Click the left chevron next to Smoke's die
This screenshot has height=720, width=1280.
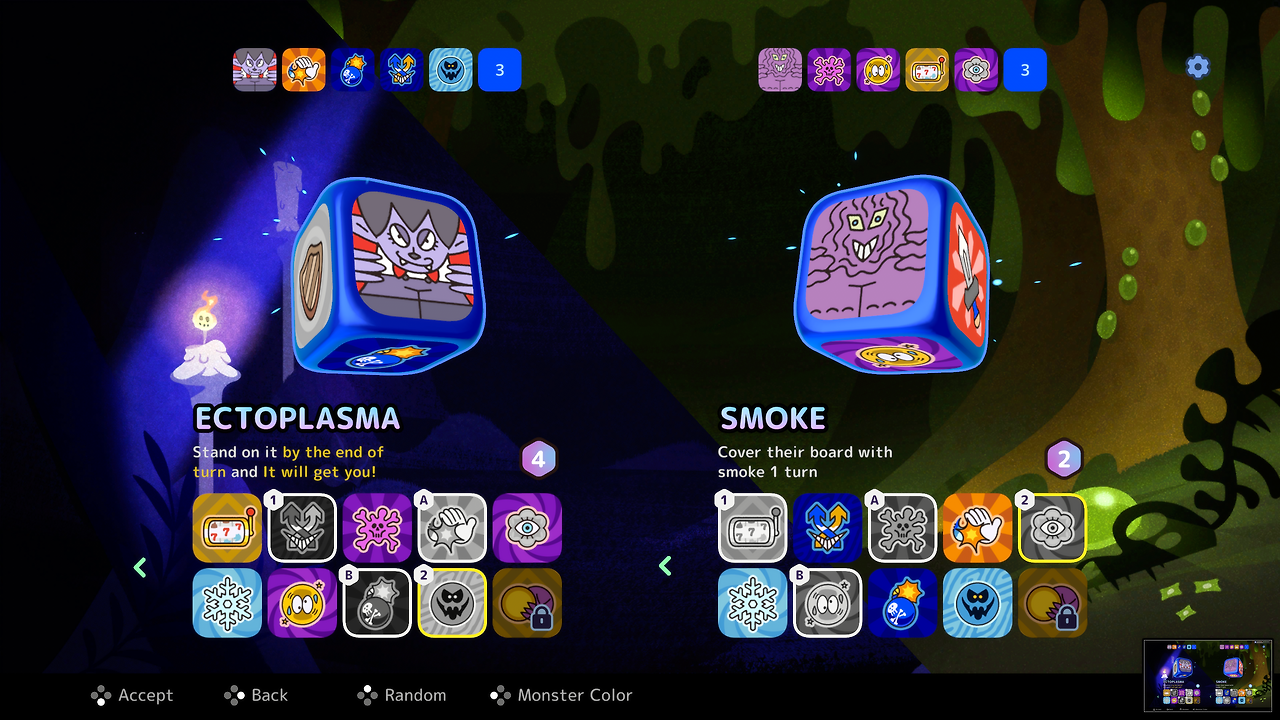(665, 565)
